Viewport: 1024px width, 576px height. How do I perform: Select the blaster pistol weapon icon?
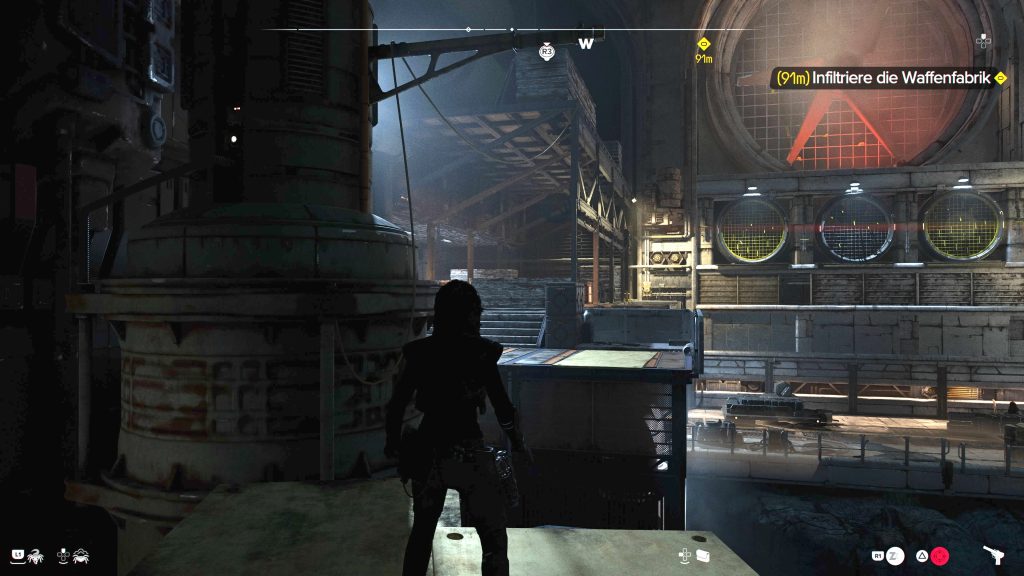pos(995,555)
